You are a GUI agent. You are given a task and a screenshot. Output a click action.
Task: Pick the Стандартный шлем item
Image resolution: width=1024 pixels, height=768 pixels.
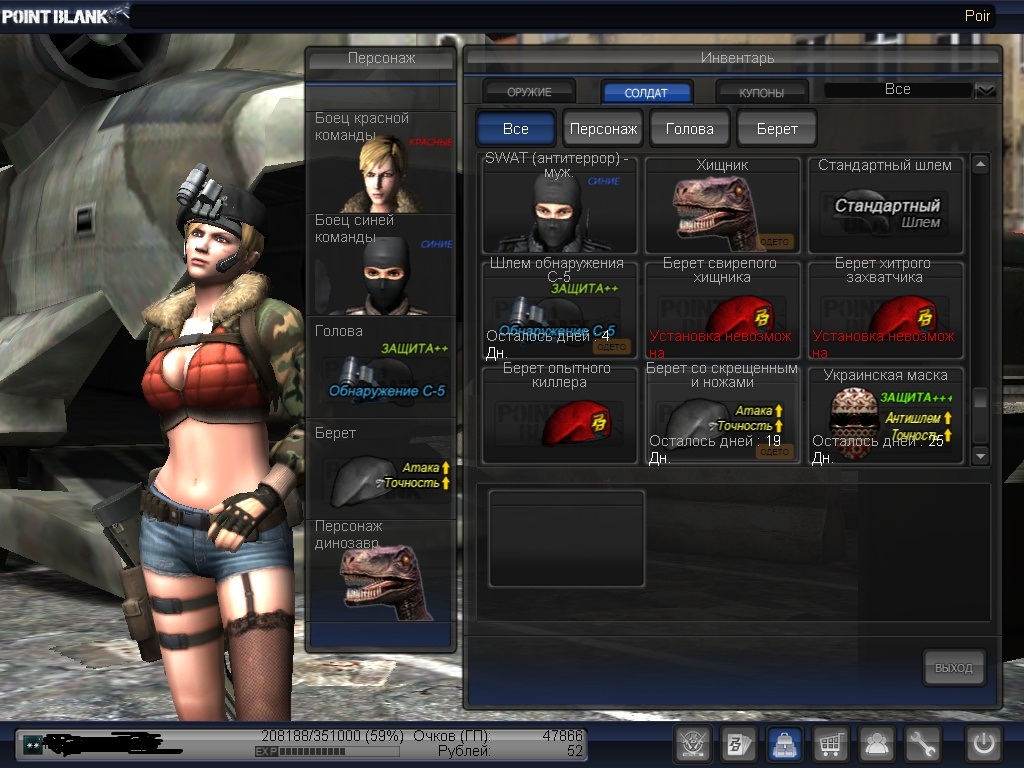[886, 205]
